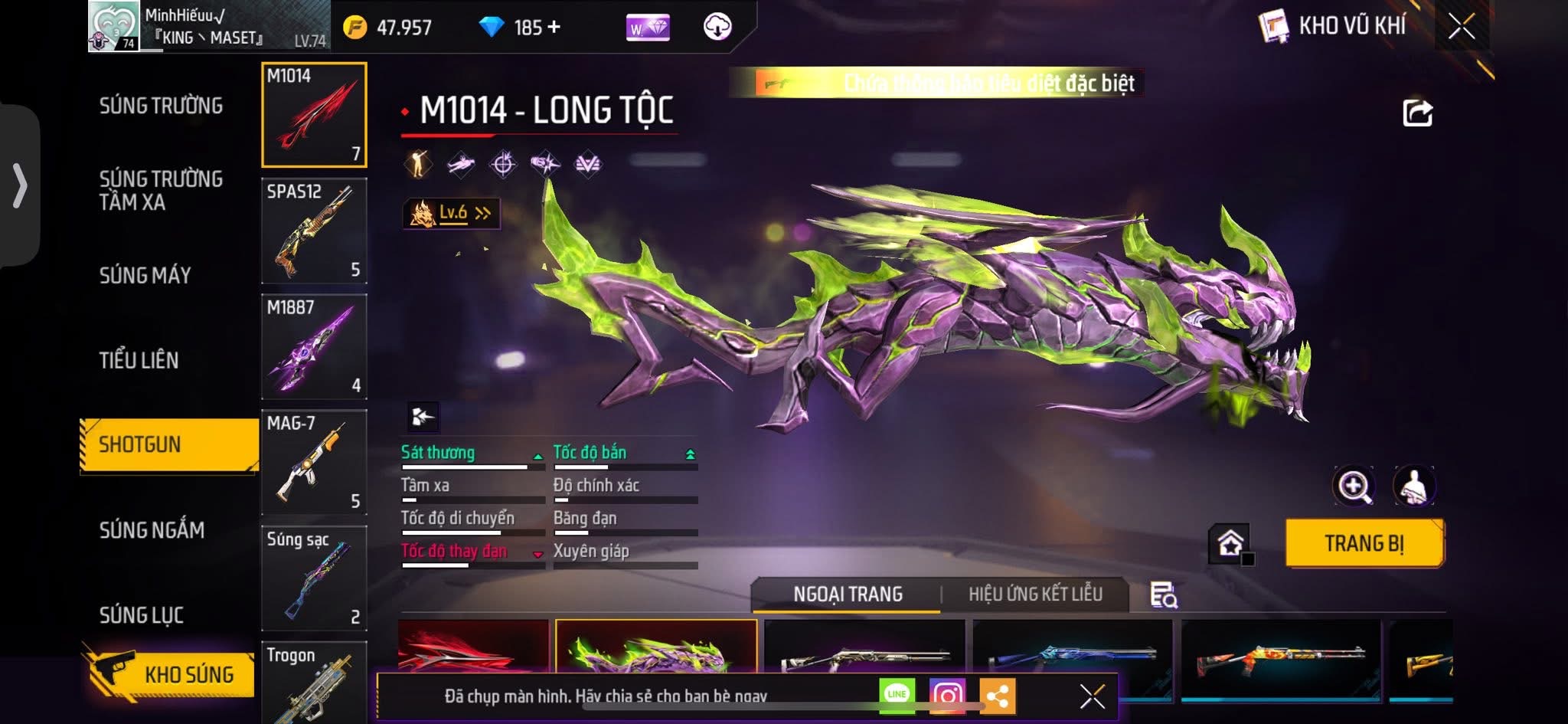Image resolution: width=1568 pixels, height=724 pixels.
Task: Select the M1887 weapon slot
Action: point(314,346)
